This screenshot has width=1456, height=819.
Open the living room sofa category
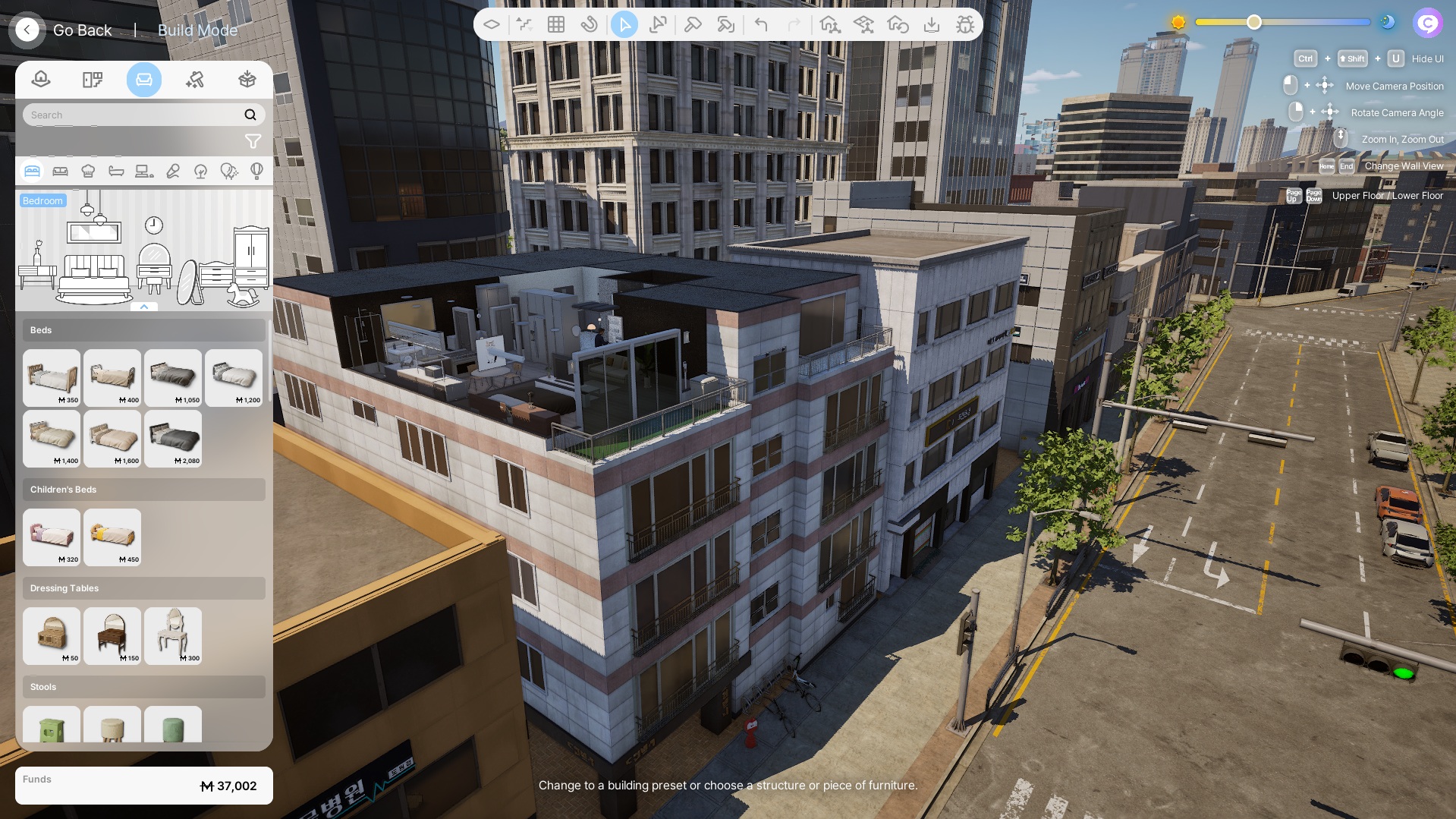[x=60, y=172]
